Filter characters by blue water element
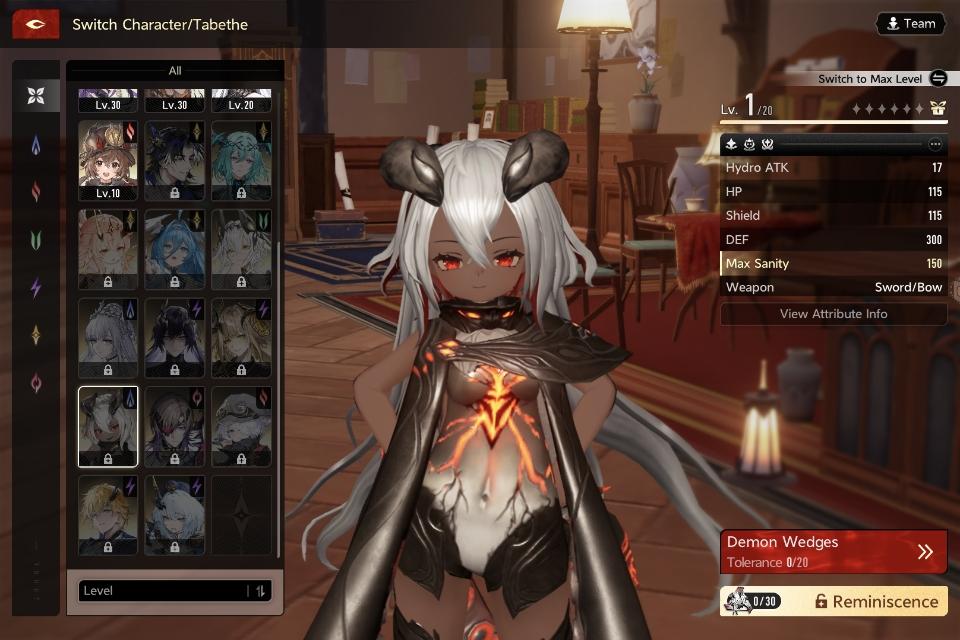 coord(36,145)
